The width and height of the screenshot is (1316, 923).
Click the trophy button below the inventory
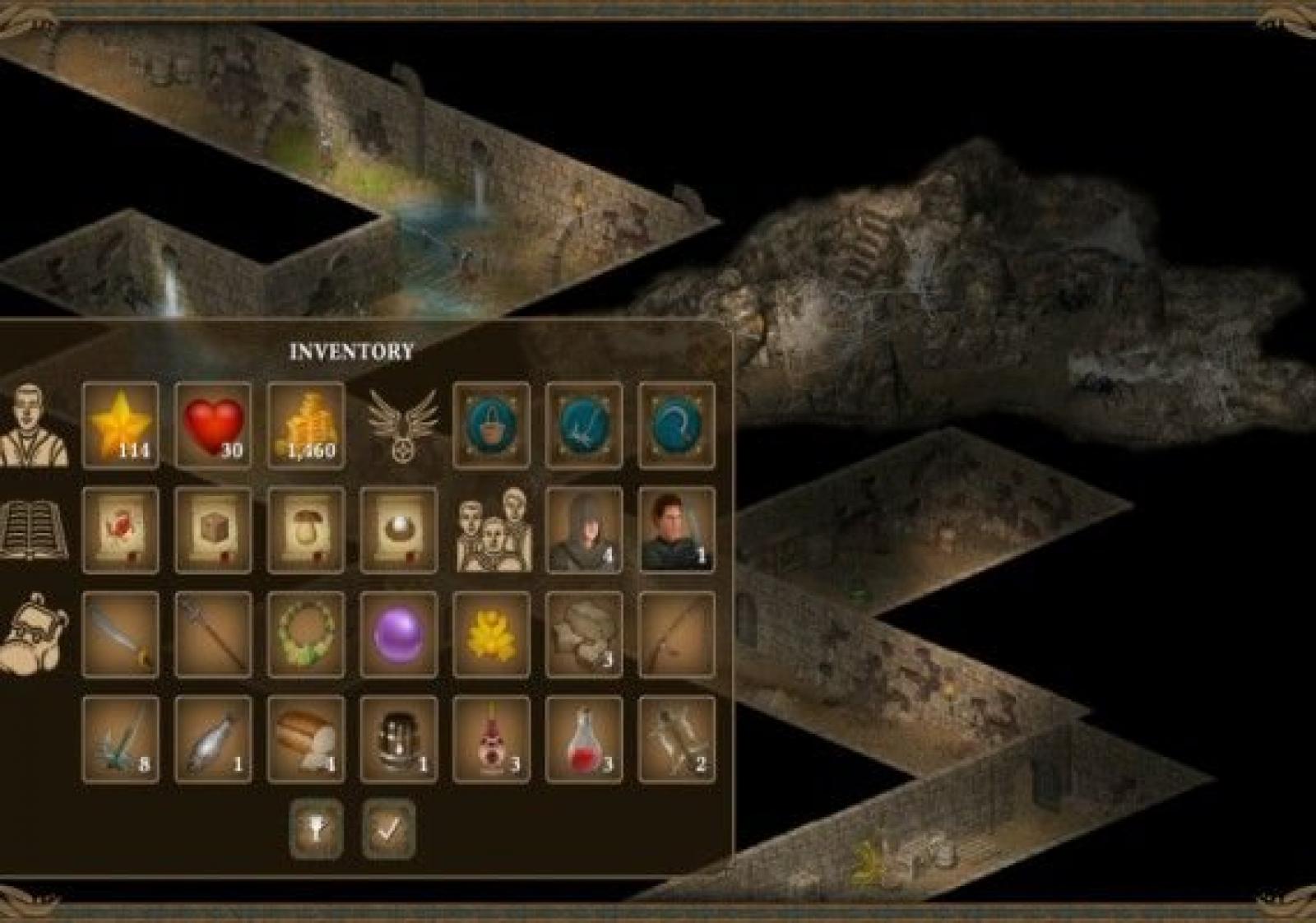point(317,828)
